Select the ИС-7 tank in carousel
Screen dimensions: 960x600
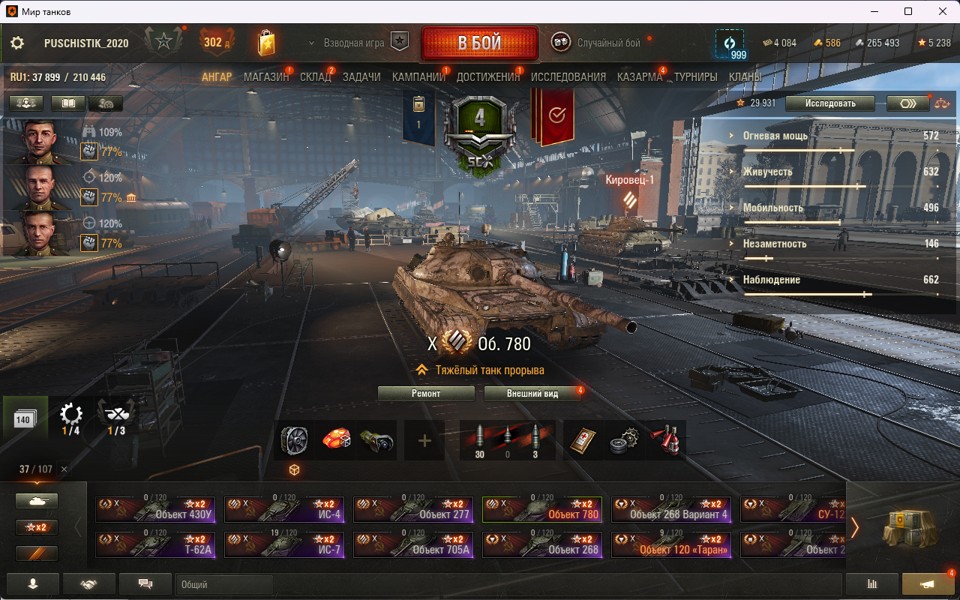coord(284,544)
